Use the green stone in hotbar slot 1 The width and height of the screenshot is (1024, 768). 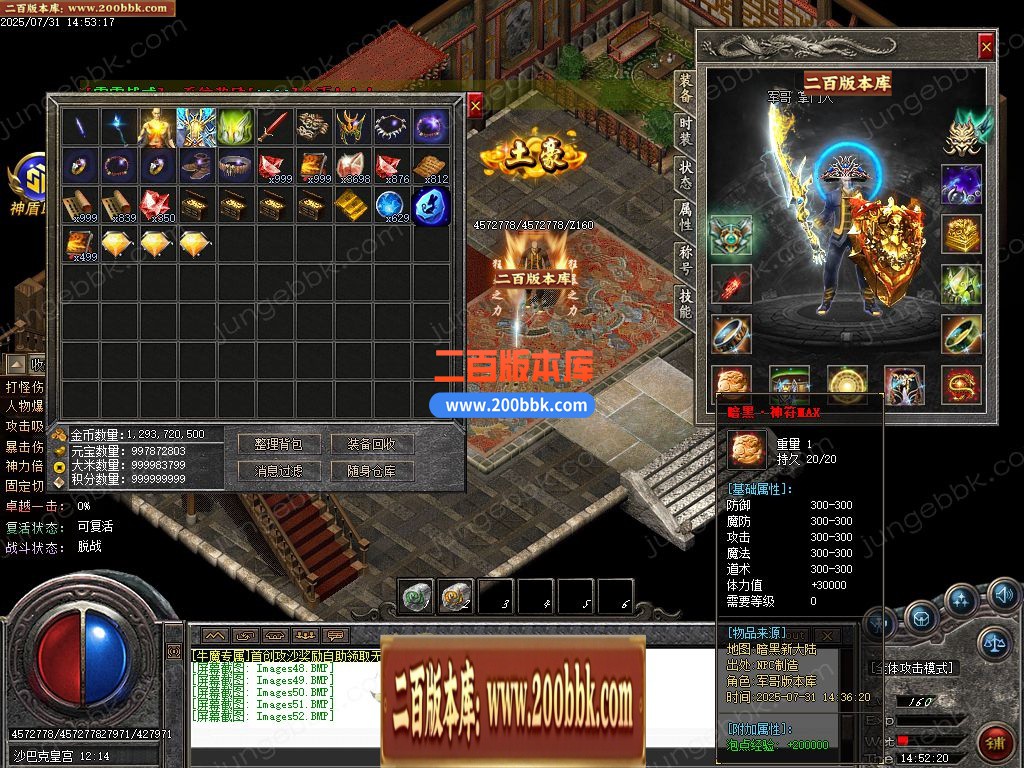click(x=416, y=597)
